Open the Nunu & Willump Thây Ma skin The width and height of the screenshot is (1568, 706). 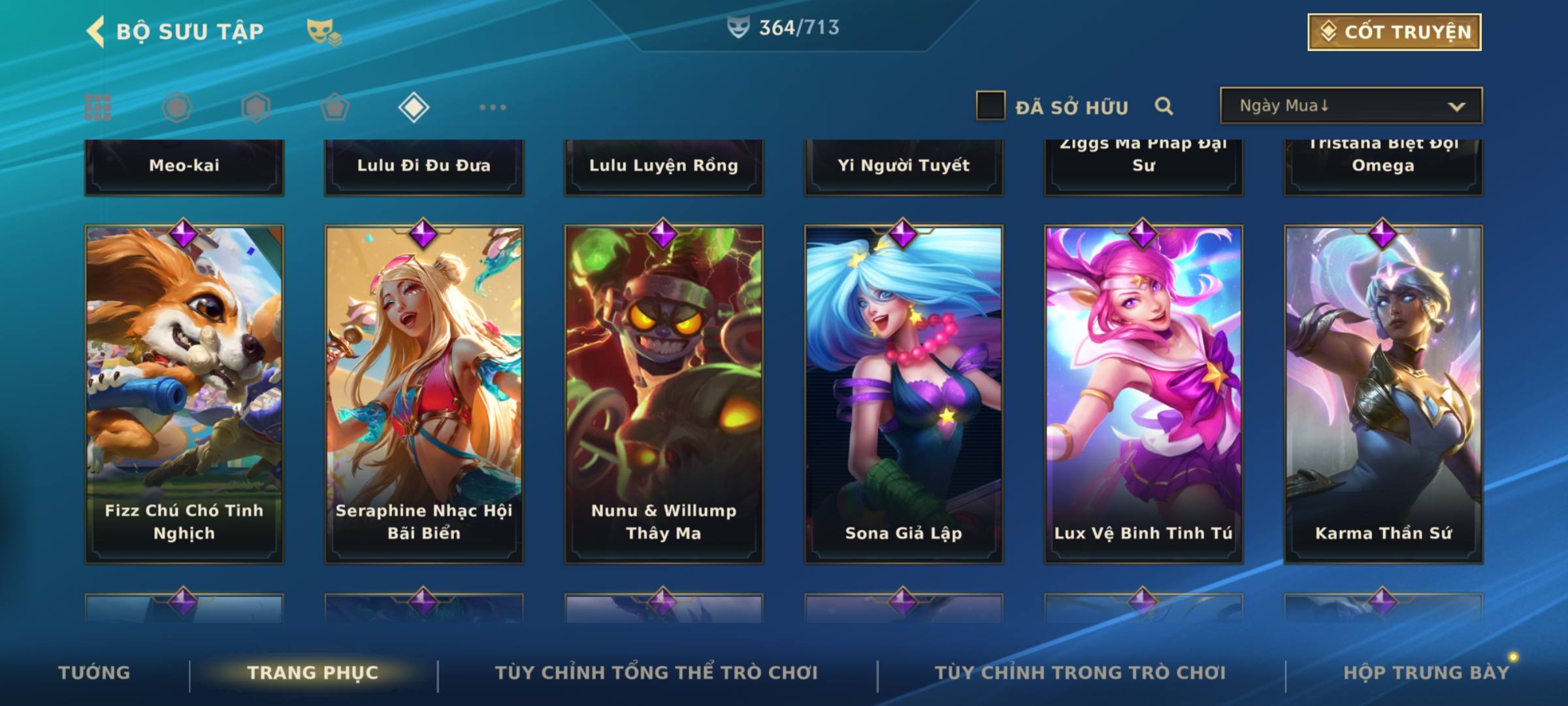664,394
